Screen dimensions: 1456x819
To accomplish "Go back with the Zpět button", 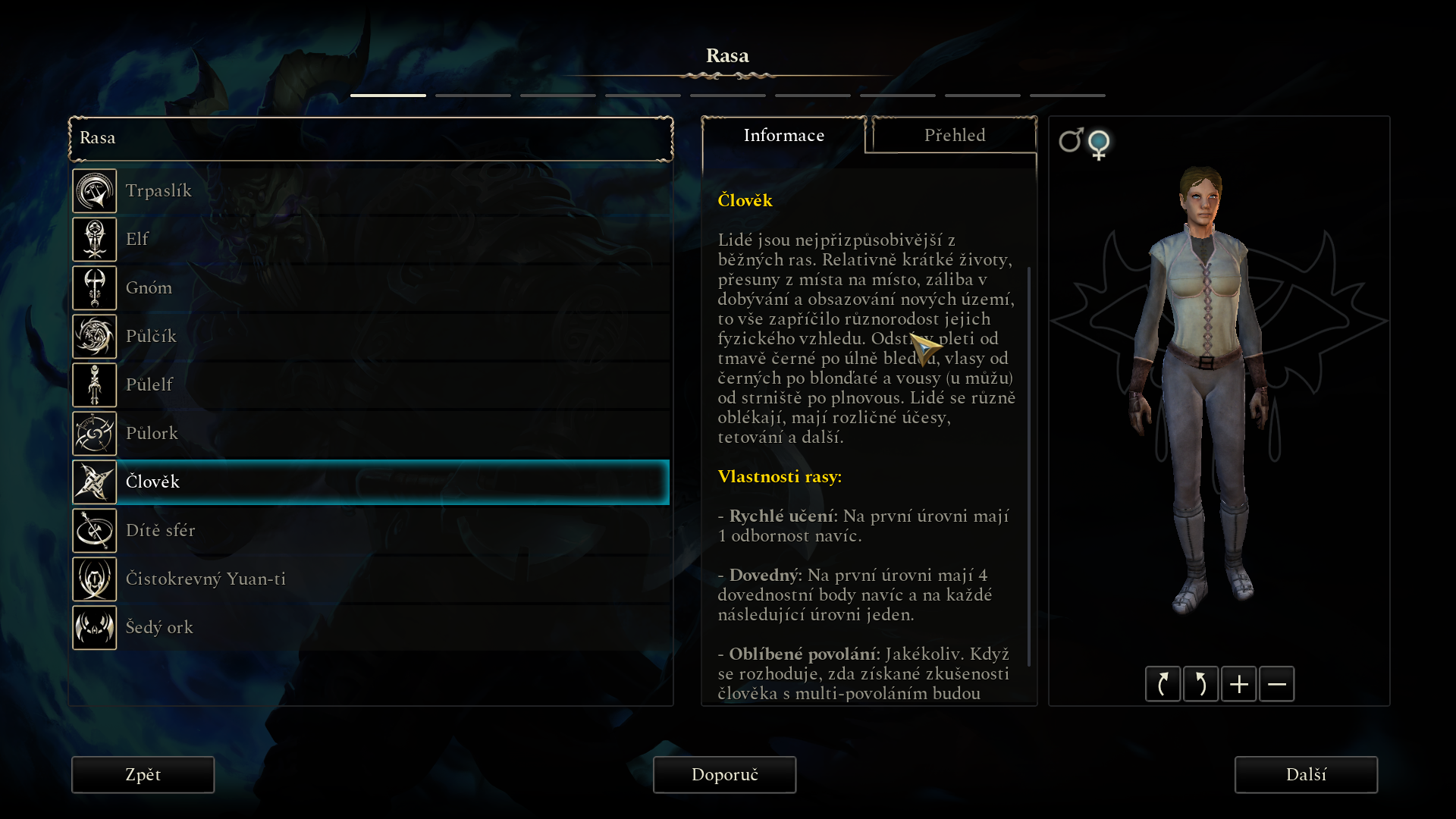I will pyautogui.click(x=143, y=775).
